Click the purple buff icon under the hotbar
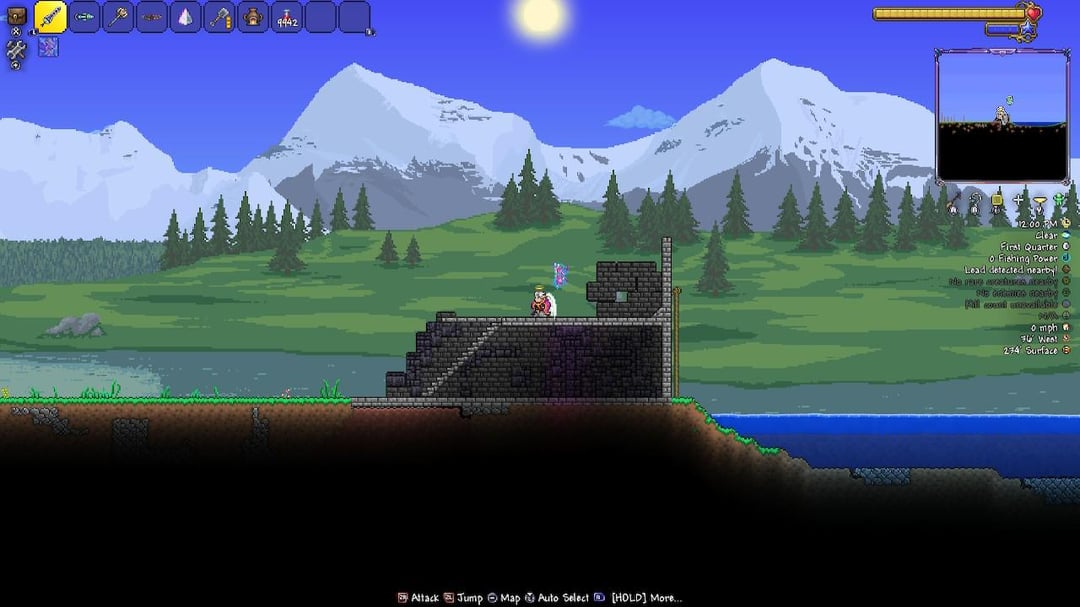1080x607 pixels. tap(48, 46)
